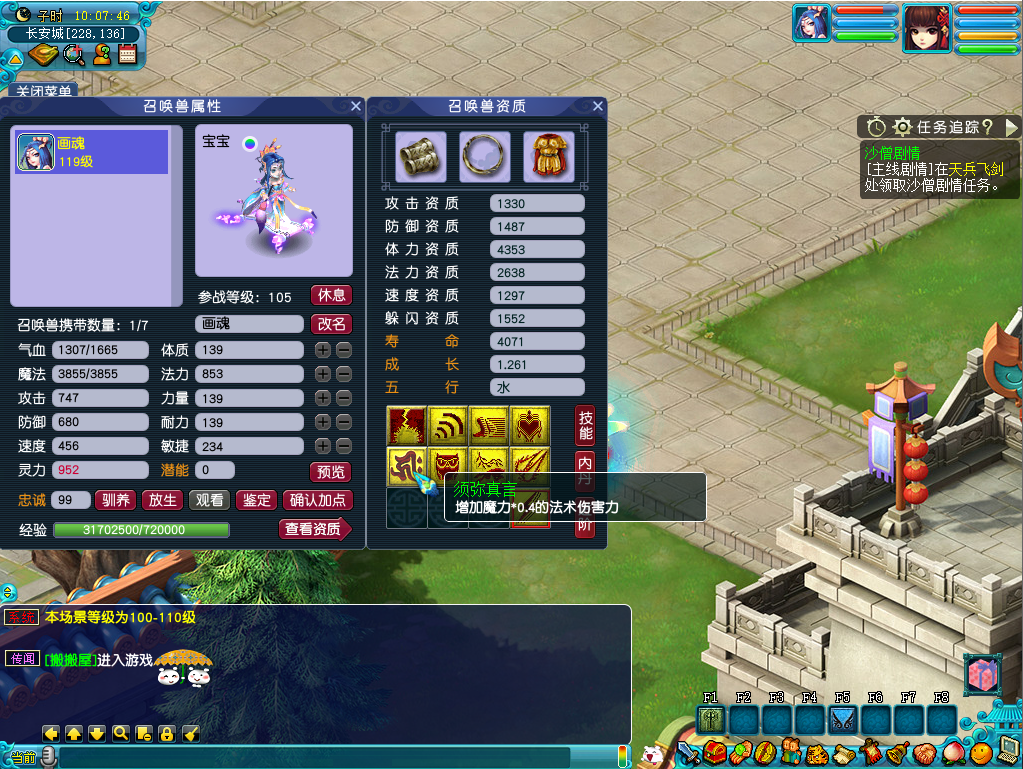1023x769 pixels.
Task: Rename the pet with 改名 button
Action: click(331, 324)
